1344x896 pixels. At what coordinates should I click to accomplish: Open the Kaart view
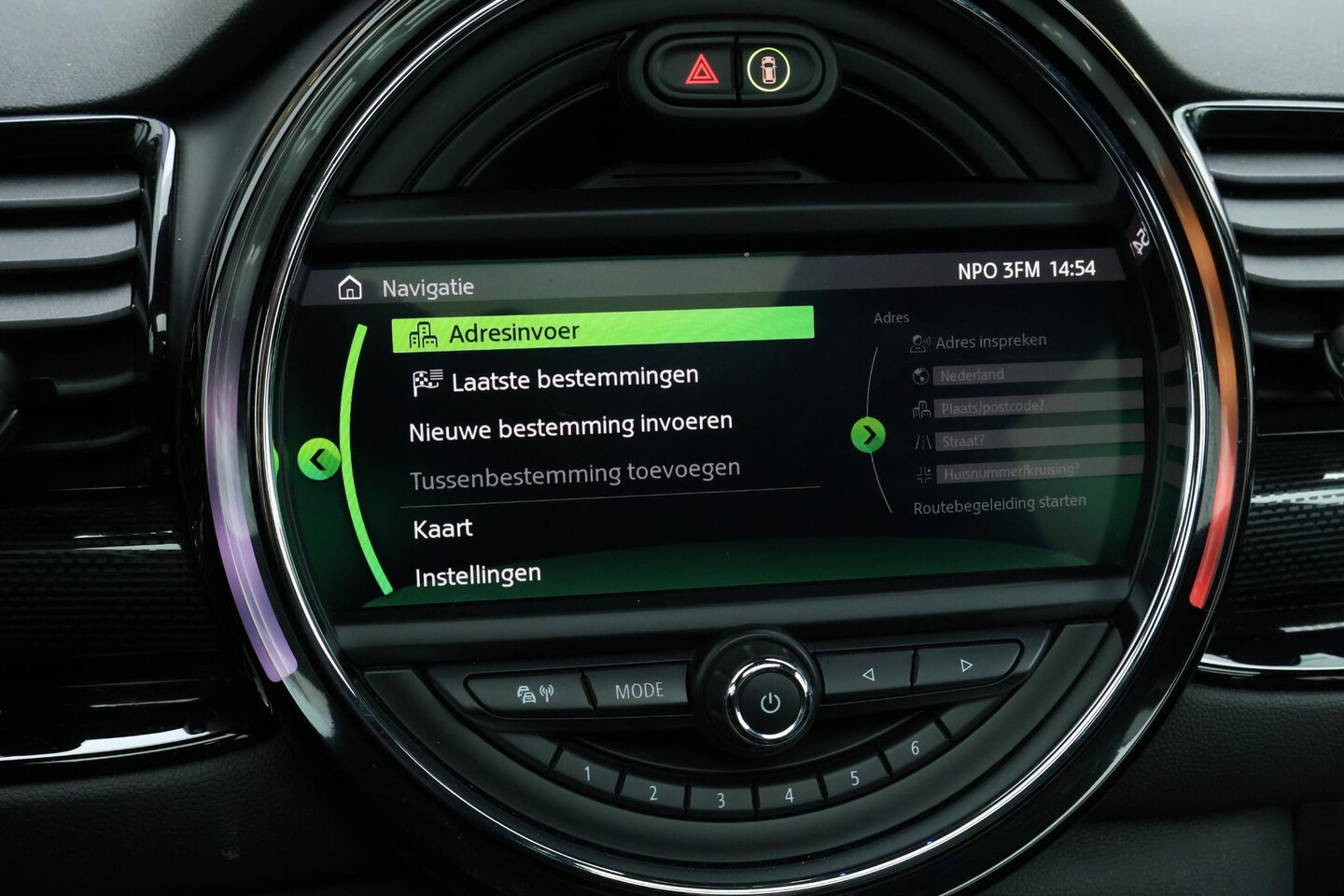442,528
